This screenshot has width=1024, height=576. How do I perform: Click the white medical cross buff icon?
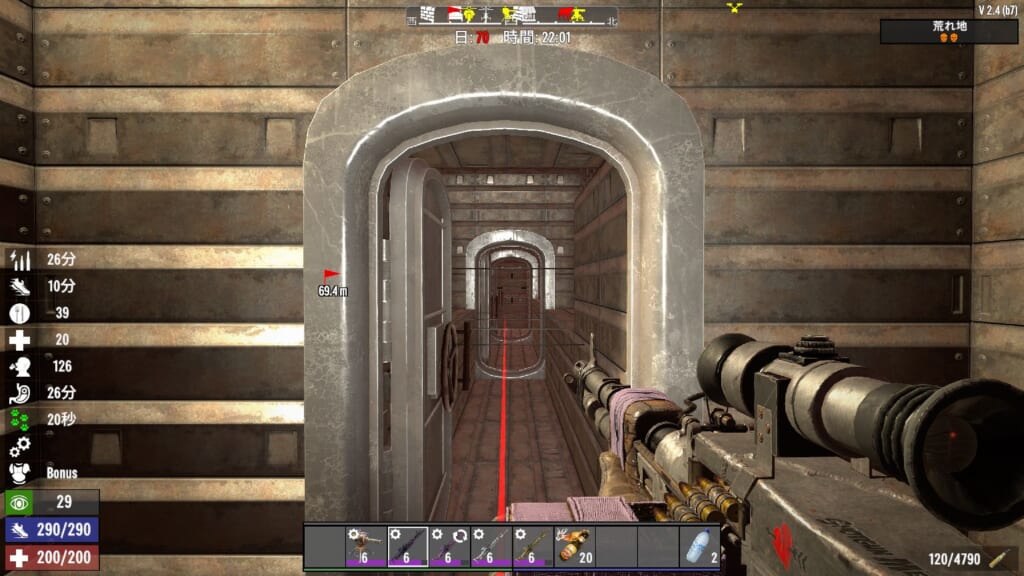coord(20,340)
